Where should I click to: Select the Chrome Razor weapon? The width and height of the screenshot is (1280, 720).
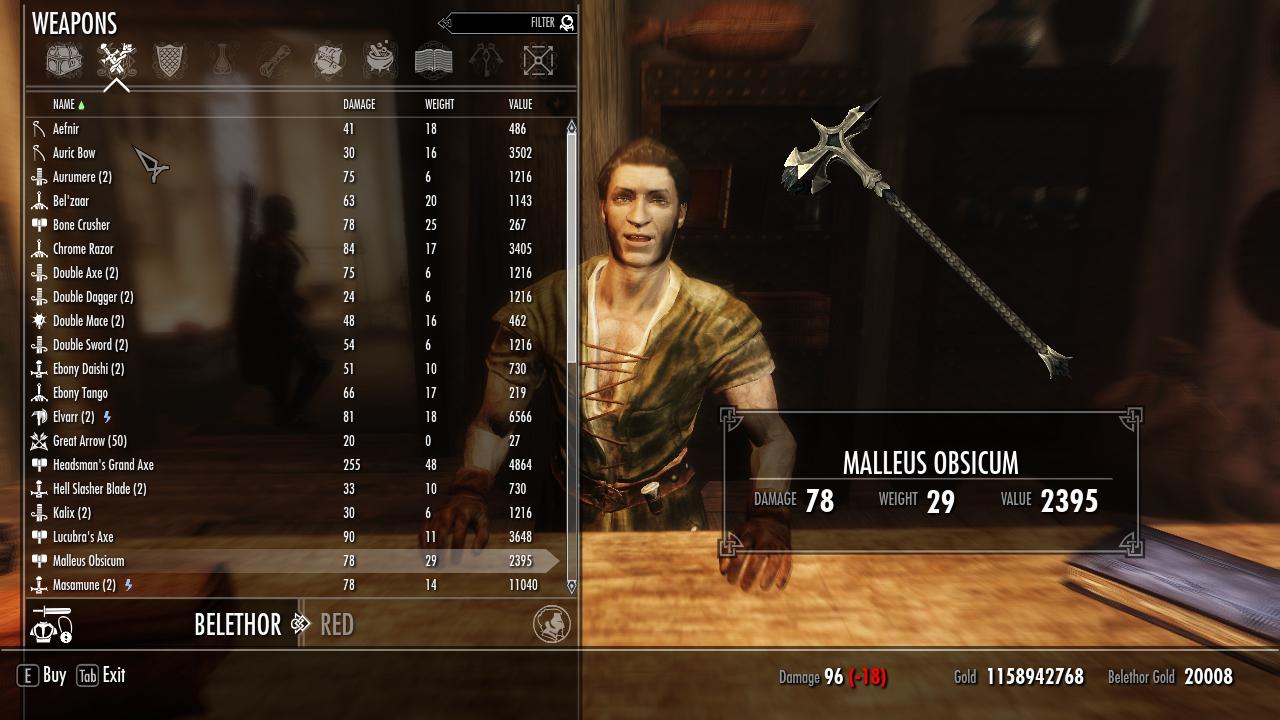coord(83,249)
